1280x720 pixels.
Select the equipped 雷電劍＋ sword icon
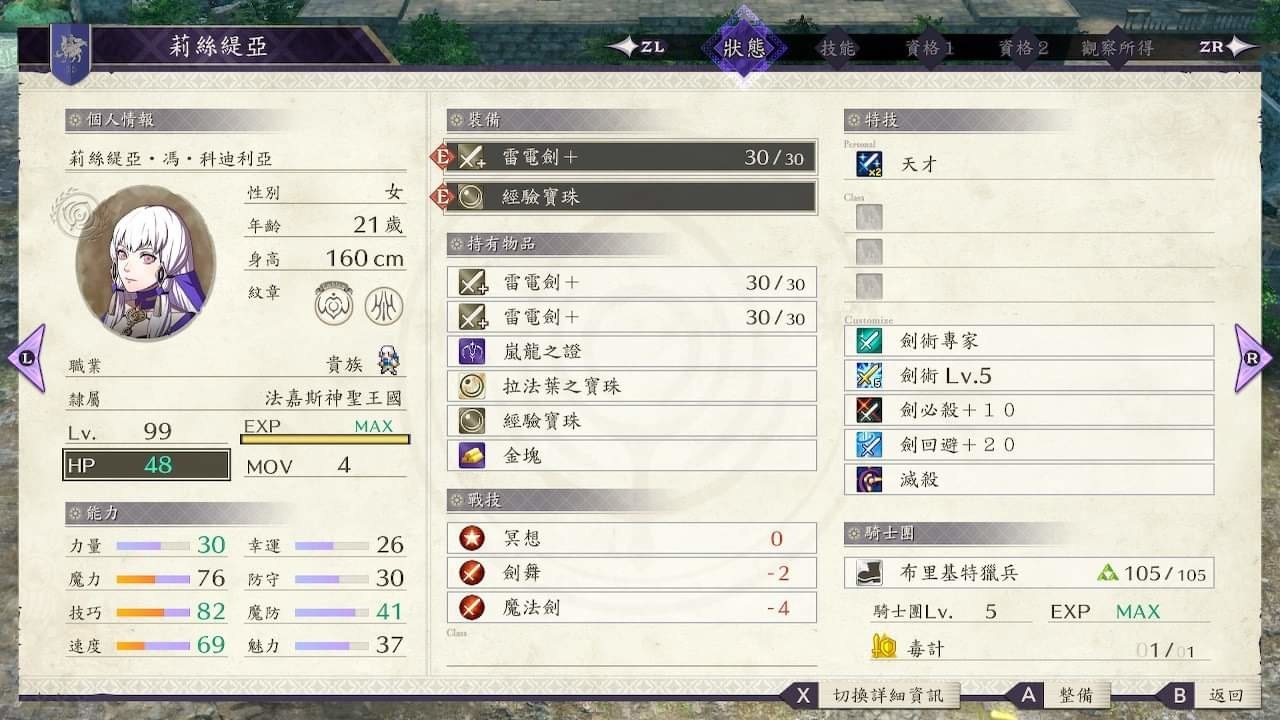point(471,156)
